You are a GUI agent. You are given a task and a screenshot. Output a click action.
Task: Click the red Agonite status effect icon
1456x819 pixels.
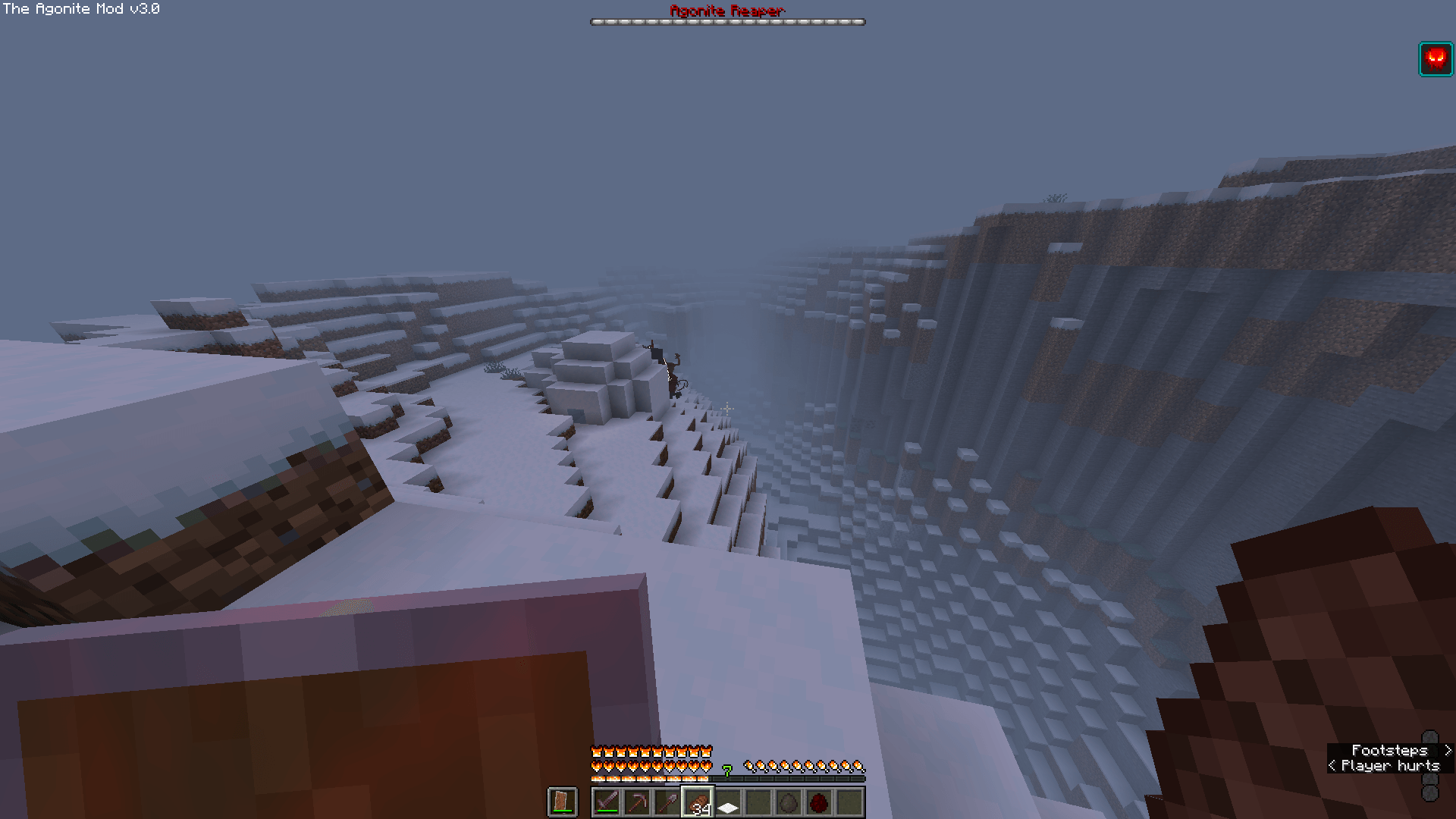coord(1436,58)
